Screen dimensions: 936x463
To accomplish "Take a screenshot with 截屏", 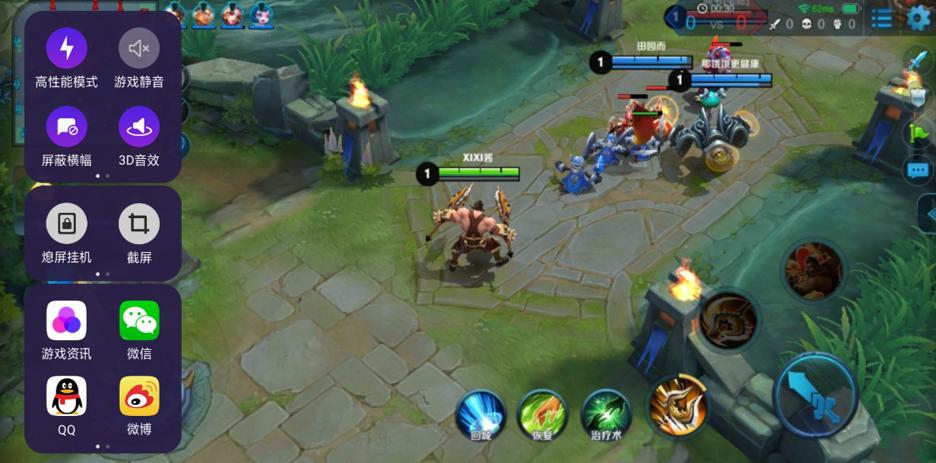I will pyautogui.click(x=139, y=224).
